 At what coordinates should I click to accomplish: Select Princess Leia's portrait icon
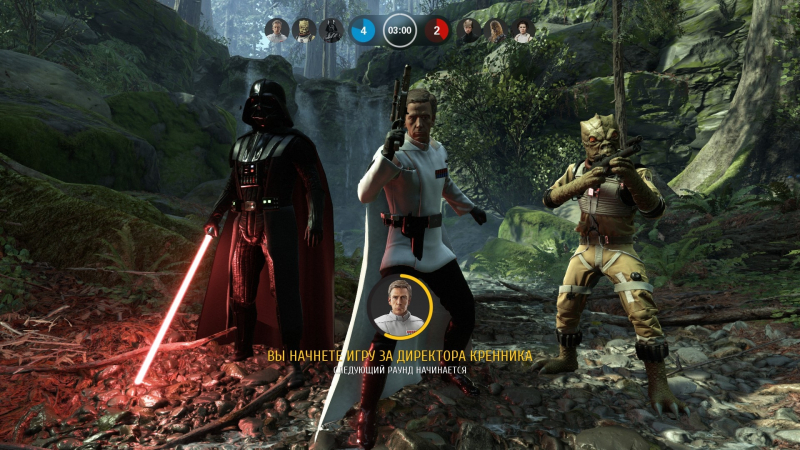[x=522, y=31]
